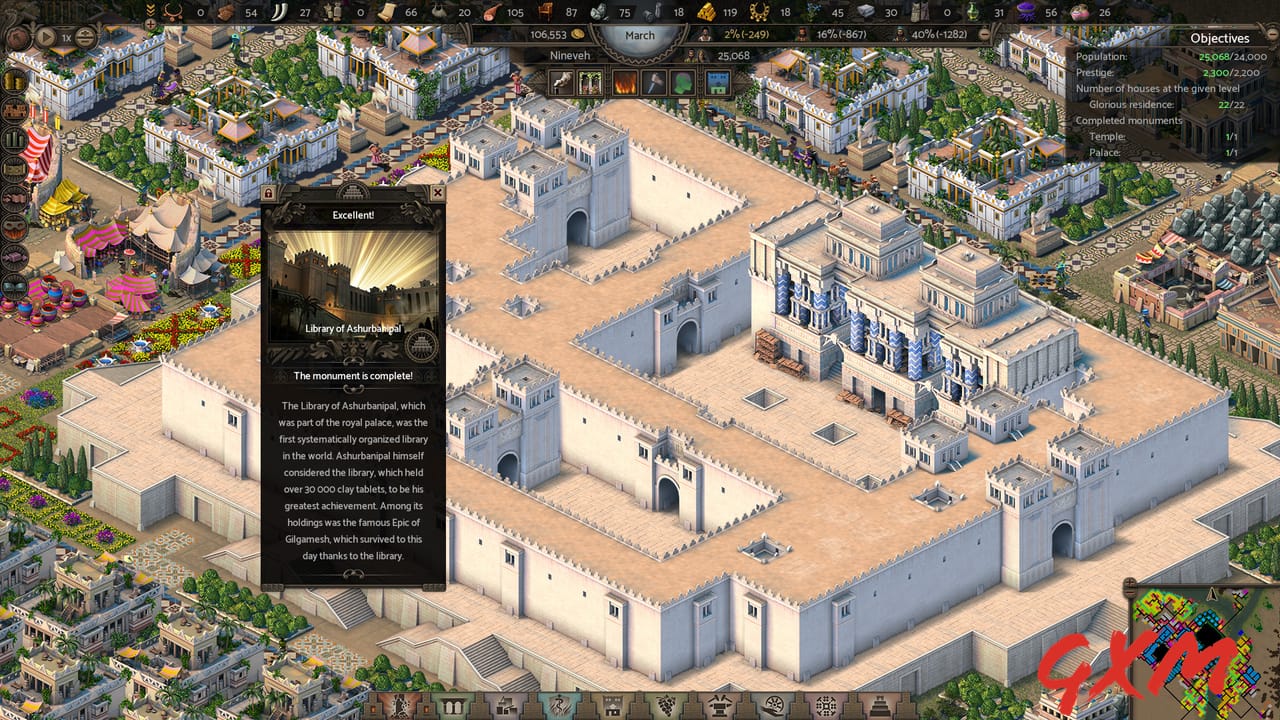Toggle the fire risk overlay icon
This screenshot has width=1280, height=720.
[625, 82]
